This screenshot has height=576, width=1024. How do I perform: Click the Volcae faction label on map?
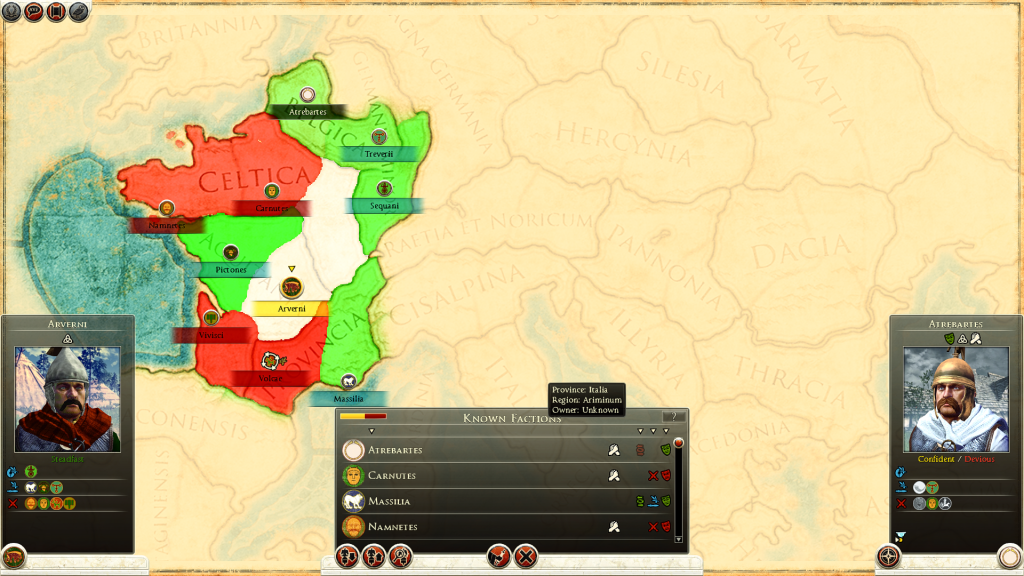269,378
